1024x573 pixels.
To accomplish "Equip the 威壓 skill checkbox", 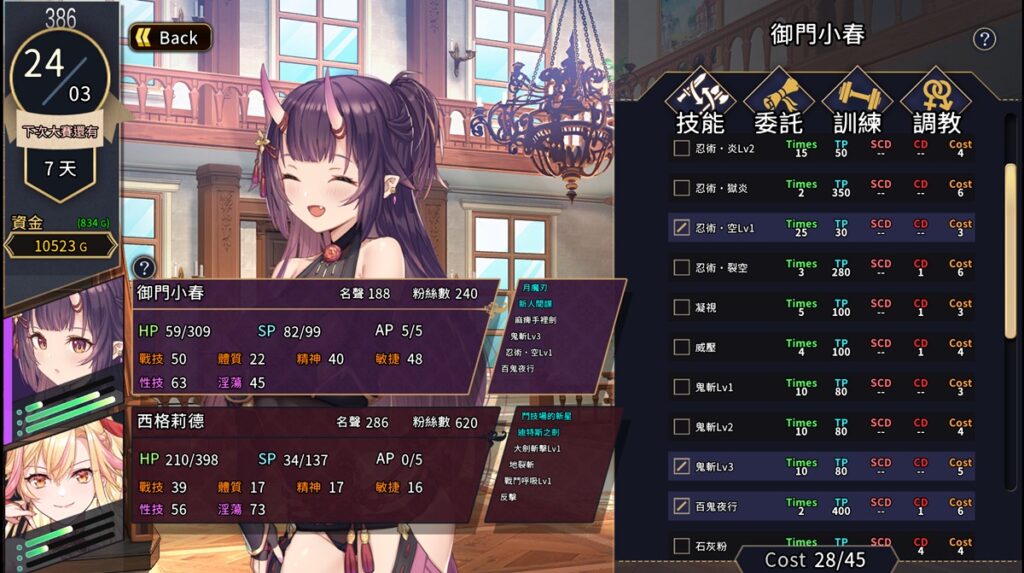I will 682,347.
